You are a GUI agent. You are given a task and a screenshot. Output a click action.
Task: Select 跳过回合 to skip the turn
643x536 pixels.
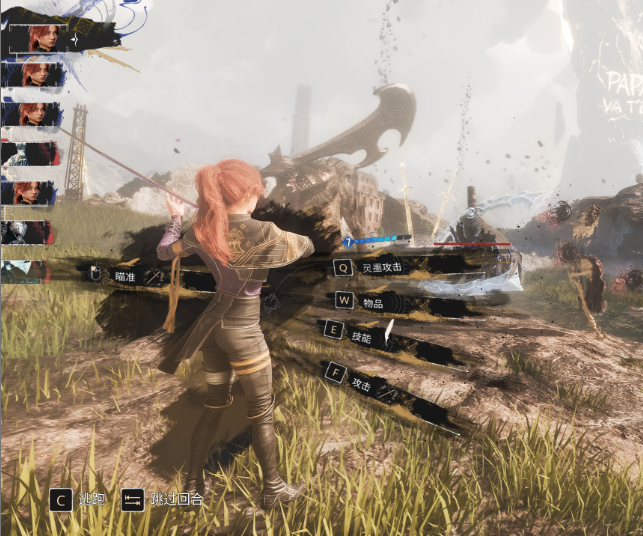point(174,498)
